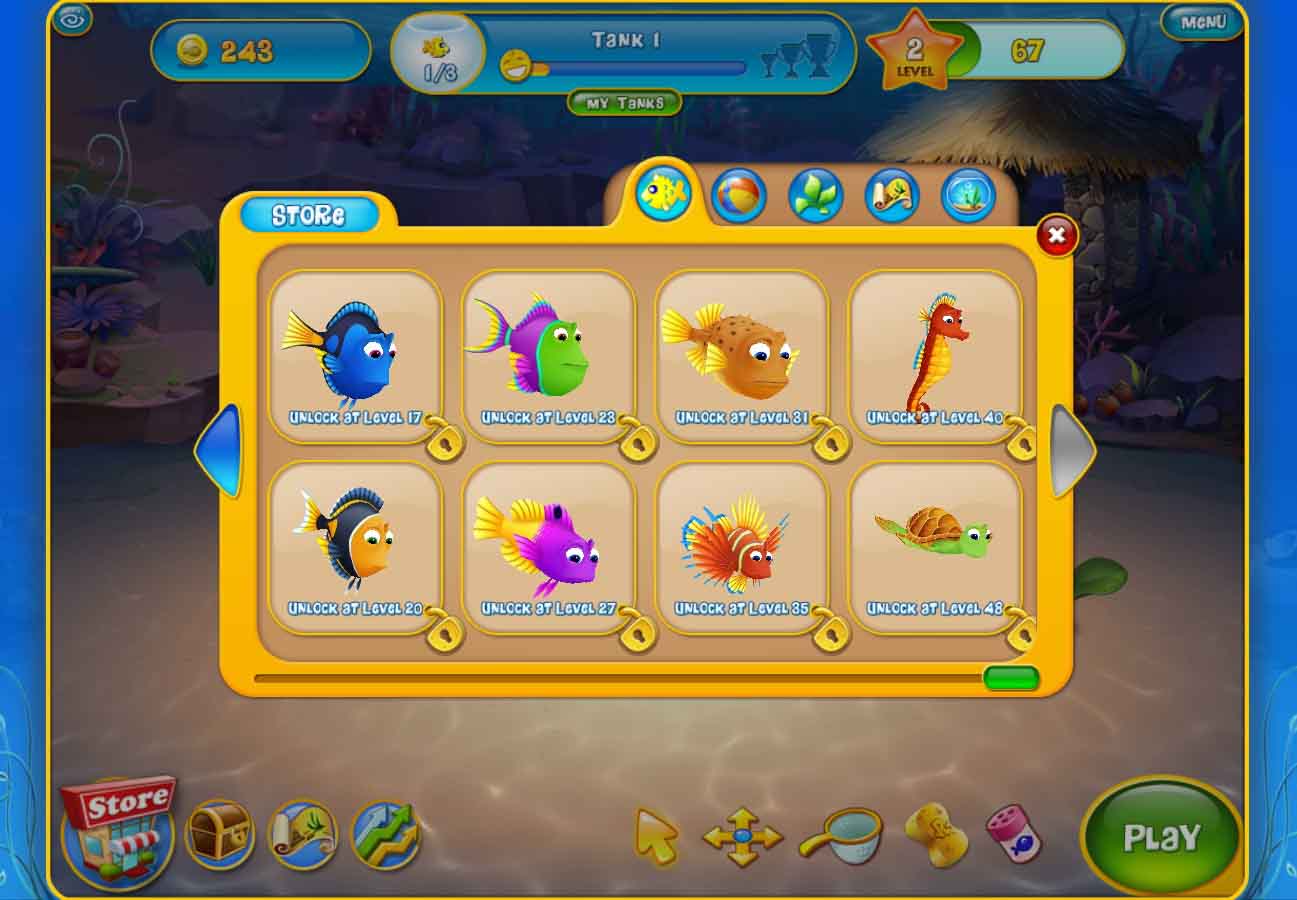The width and height of the screenshot is (1297, 900).
Task: Open the upgrades chart icon
Action: tap(386, 838)
